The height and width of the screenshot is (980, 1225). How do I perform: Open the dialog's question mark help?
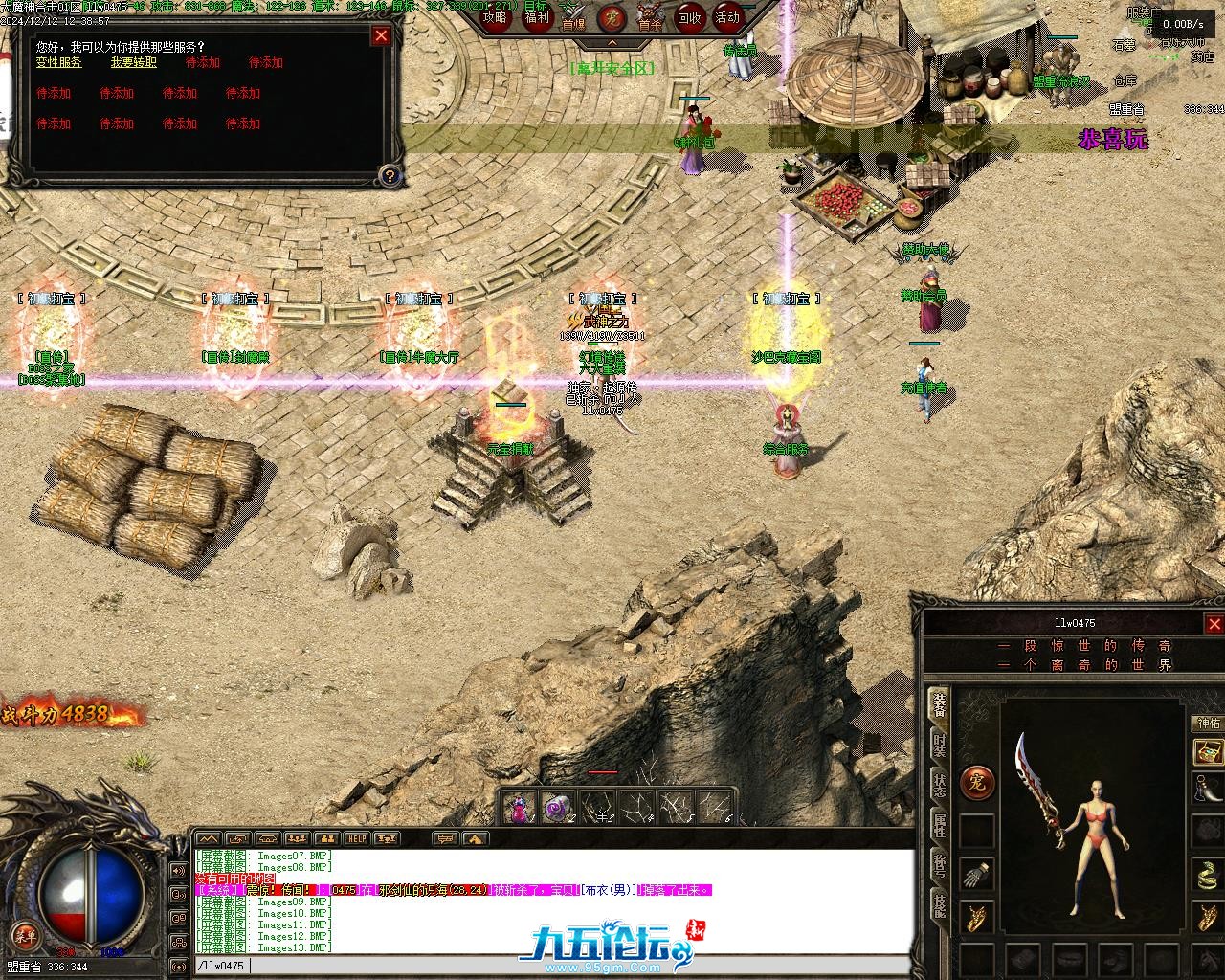[x=389, y=175]
